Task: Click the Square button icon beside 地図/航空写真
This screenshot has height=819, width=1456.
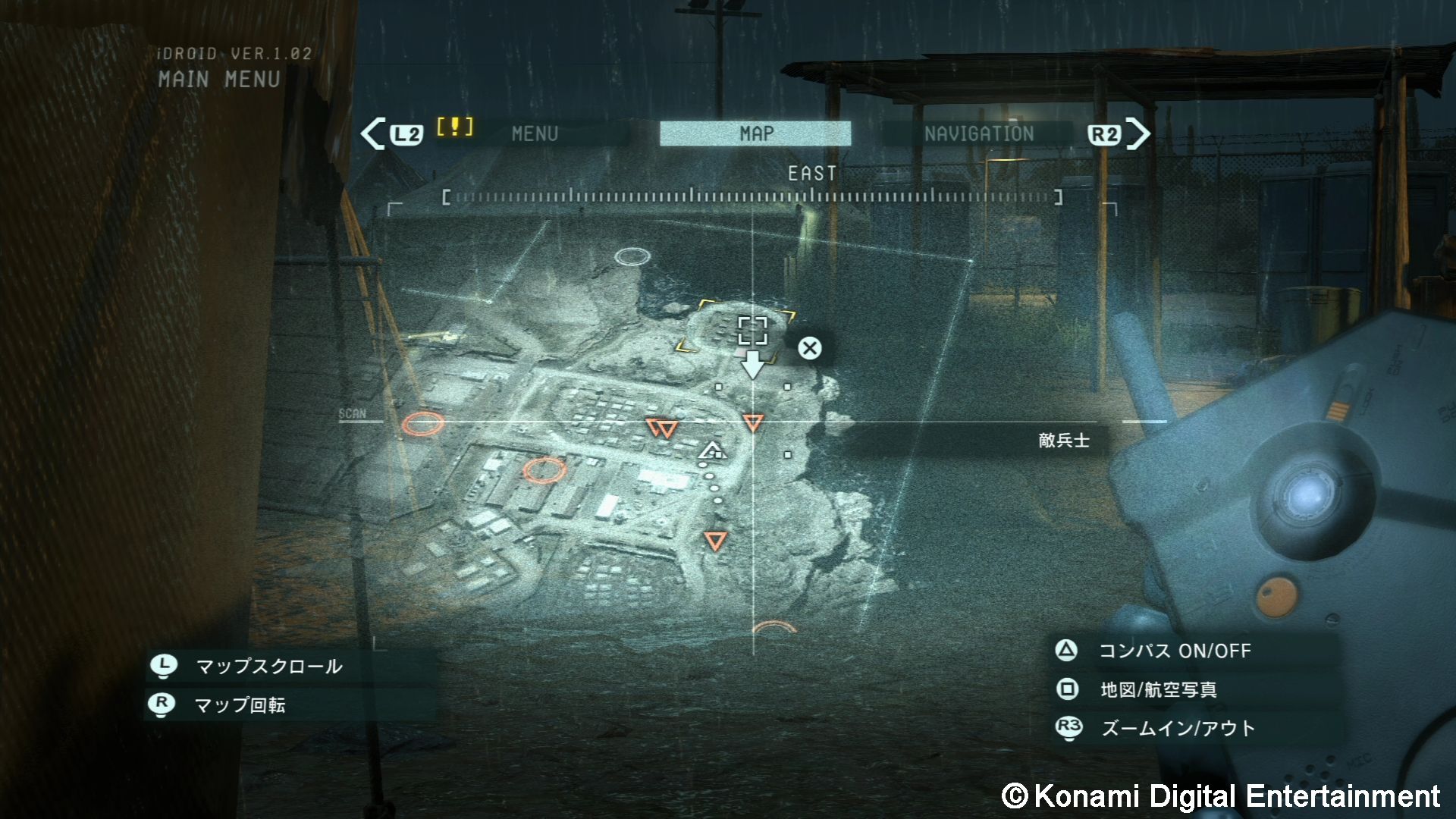Action: tap(1067, 690)
